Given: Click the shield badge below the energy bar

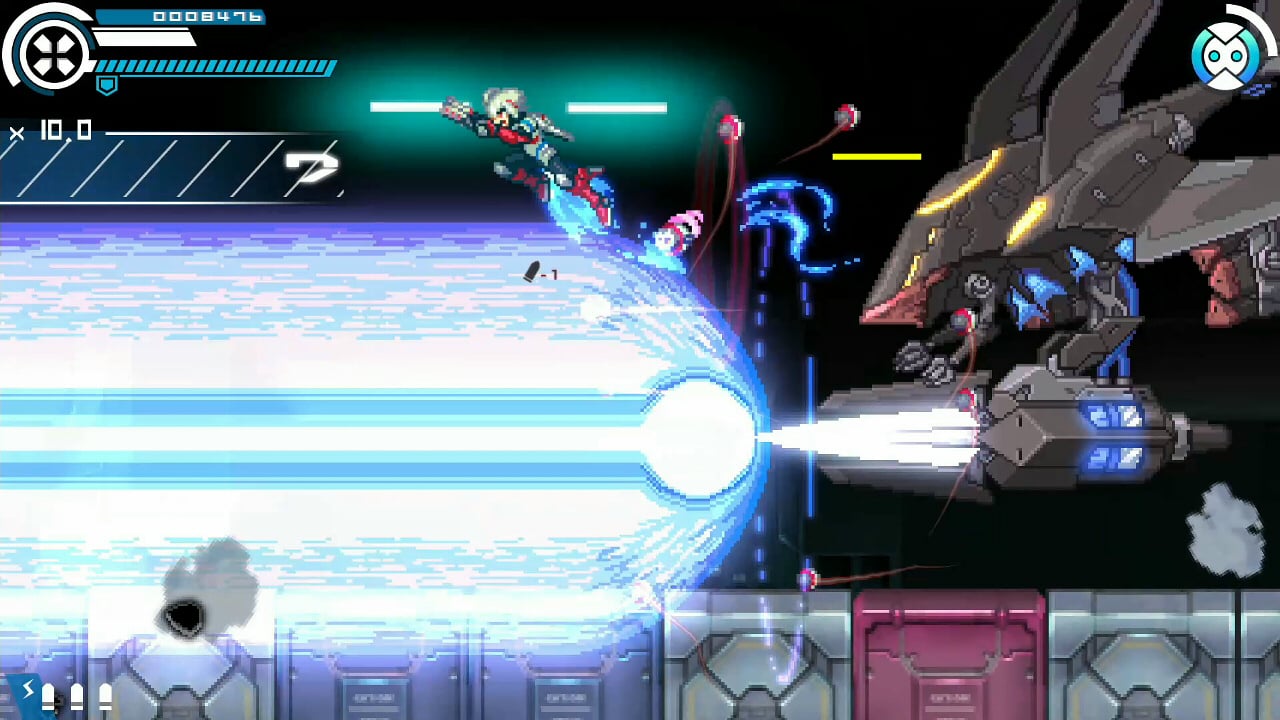Looking at the screenshot, I should (106, 87).
